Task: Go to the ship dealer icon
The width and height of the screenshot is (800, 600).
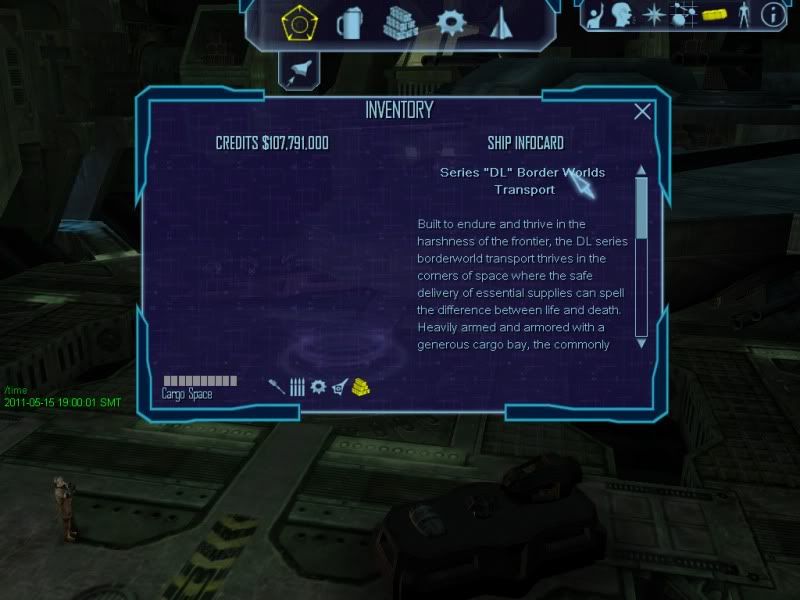Action: [x=501, y=22]
